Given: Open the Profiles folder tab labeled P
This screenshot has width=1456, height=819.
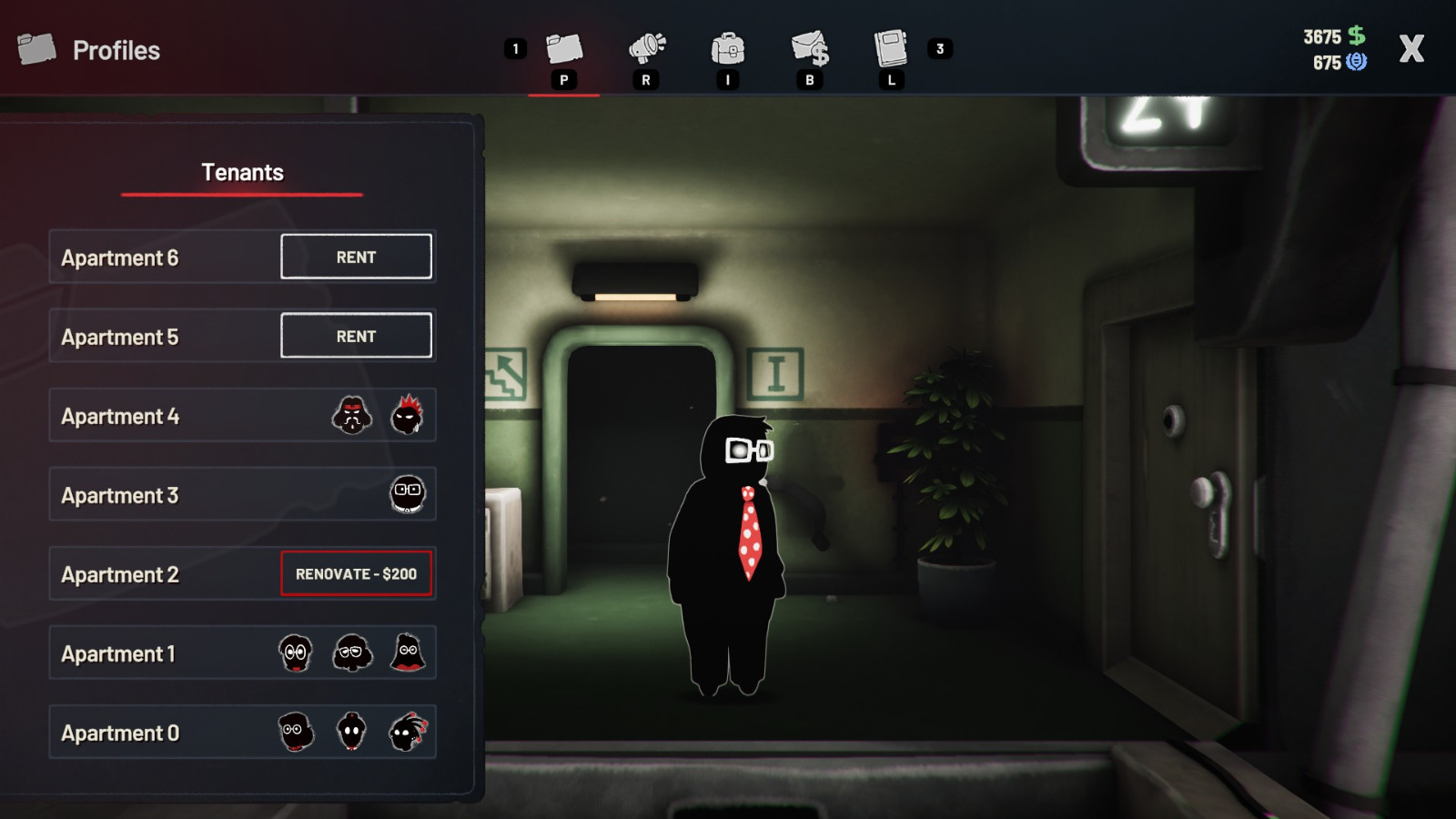Looking at the screenshot, I should click(565, 52).
